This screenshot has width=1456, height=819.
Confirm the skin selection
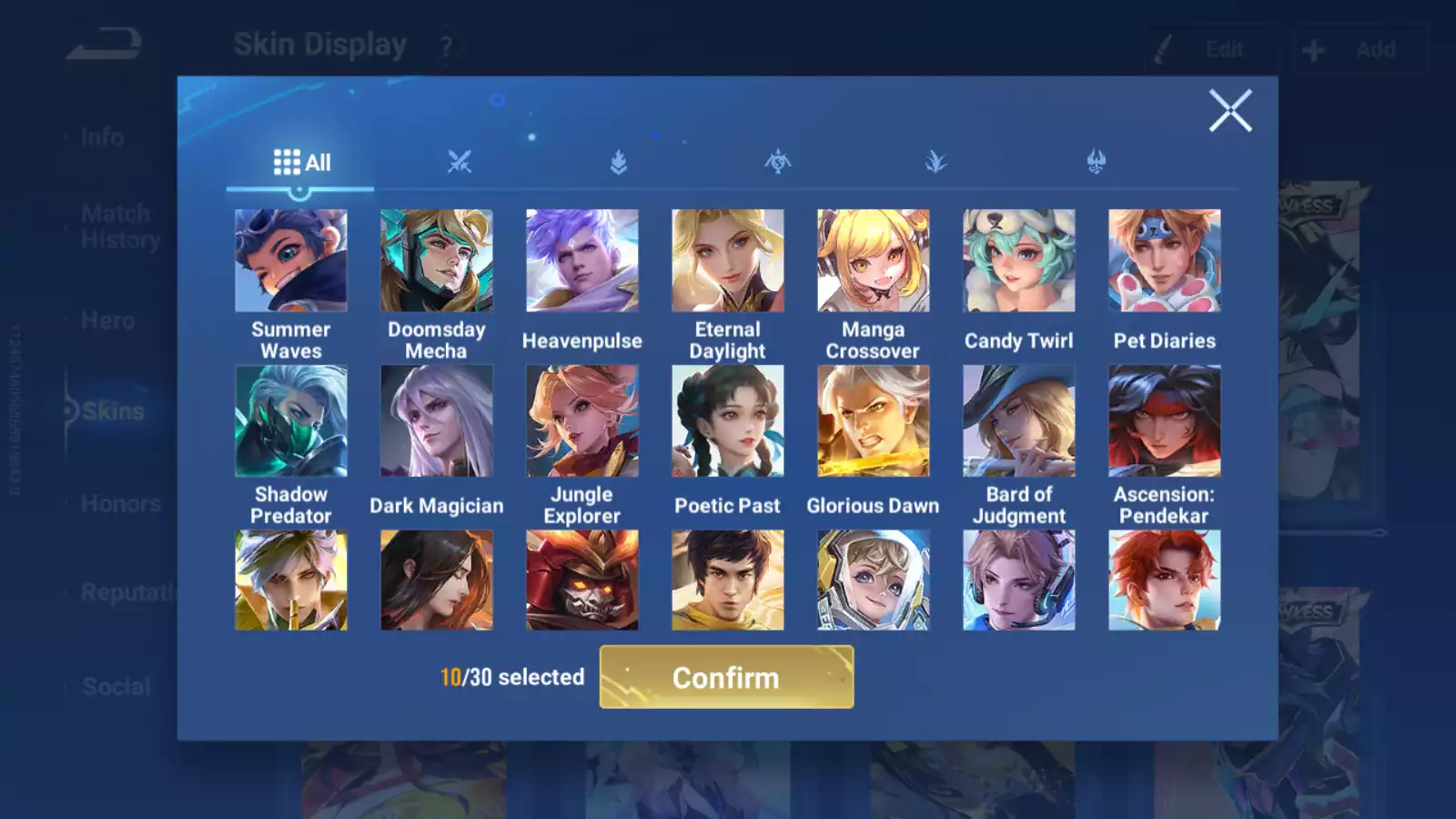point(726,677)
